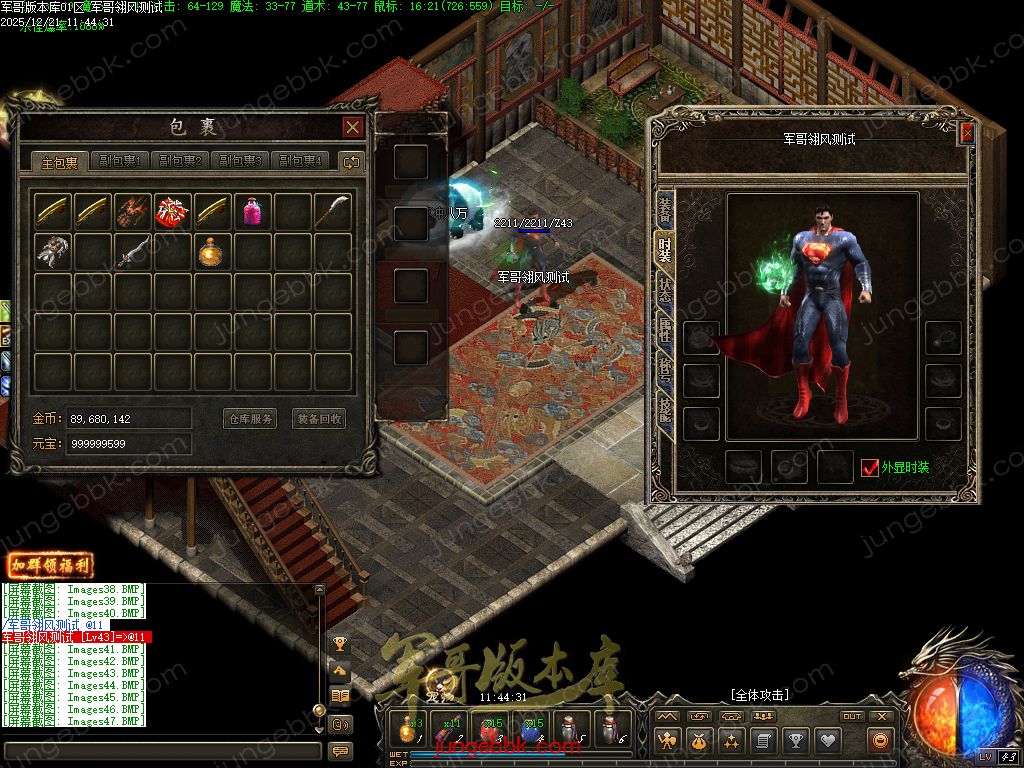The width and height of the screenshot is (1024, 768).
Task: Open the 副包裹3 bag tab
Action: click(x=240, y=161)
